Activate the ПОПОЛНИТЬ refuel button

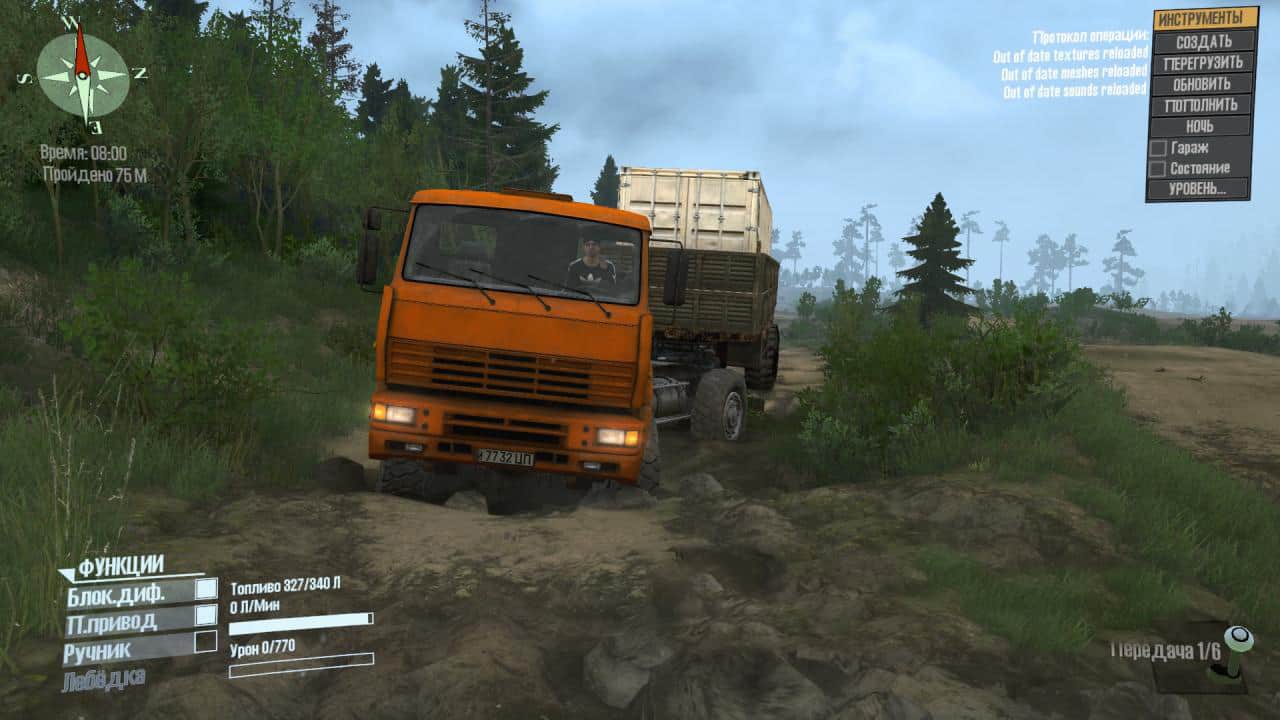pyautogui.click(x=1202, y=105)
